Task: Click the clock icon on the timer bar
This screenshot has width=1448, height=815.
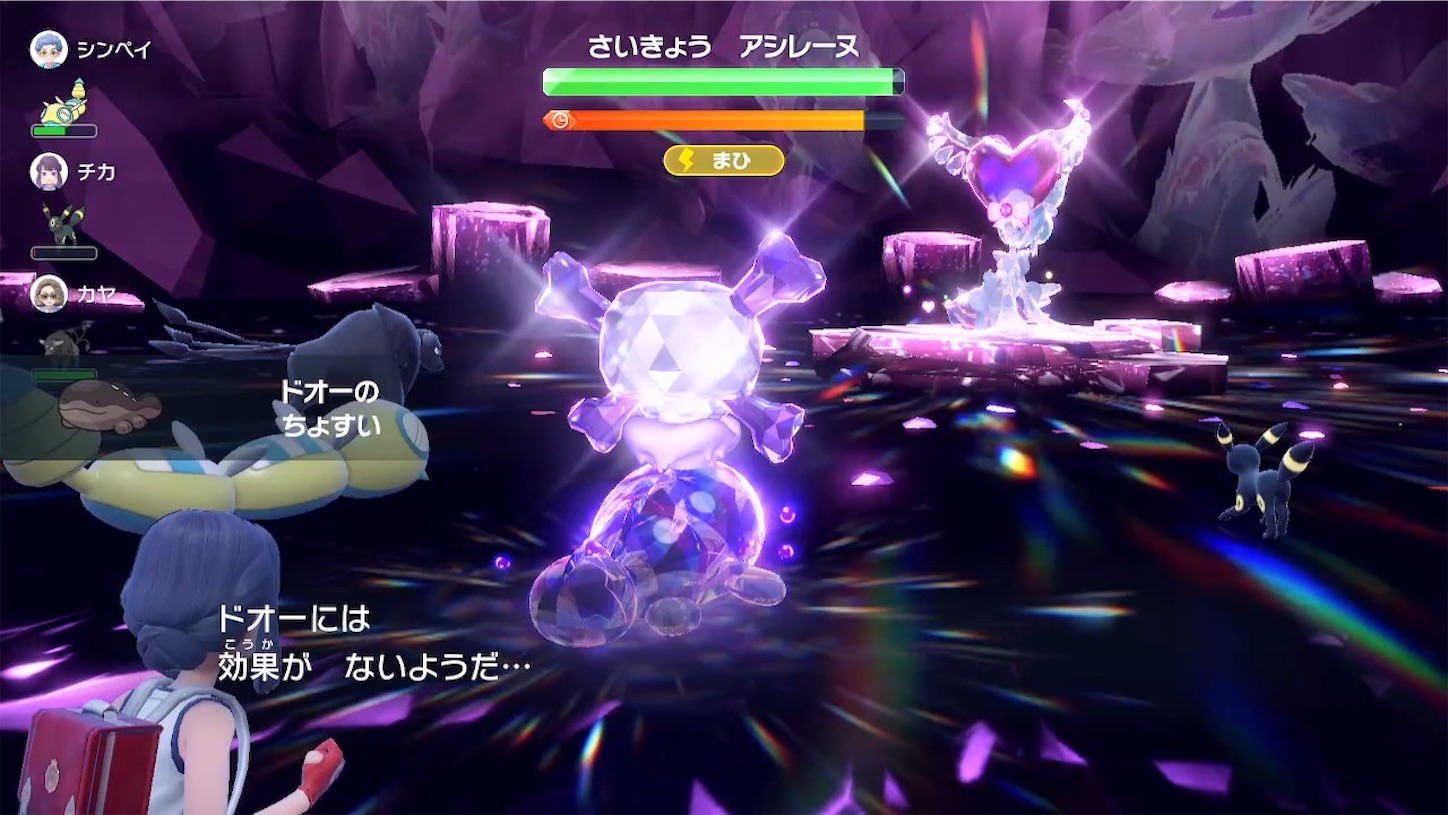Action: pyautogui.click(x=562, y=118)
